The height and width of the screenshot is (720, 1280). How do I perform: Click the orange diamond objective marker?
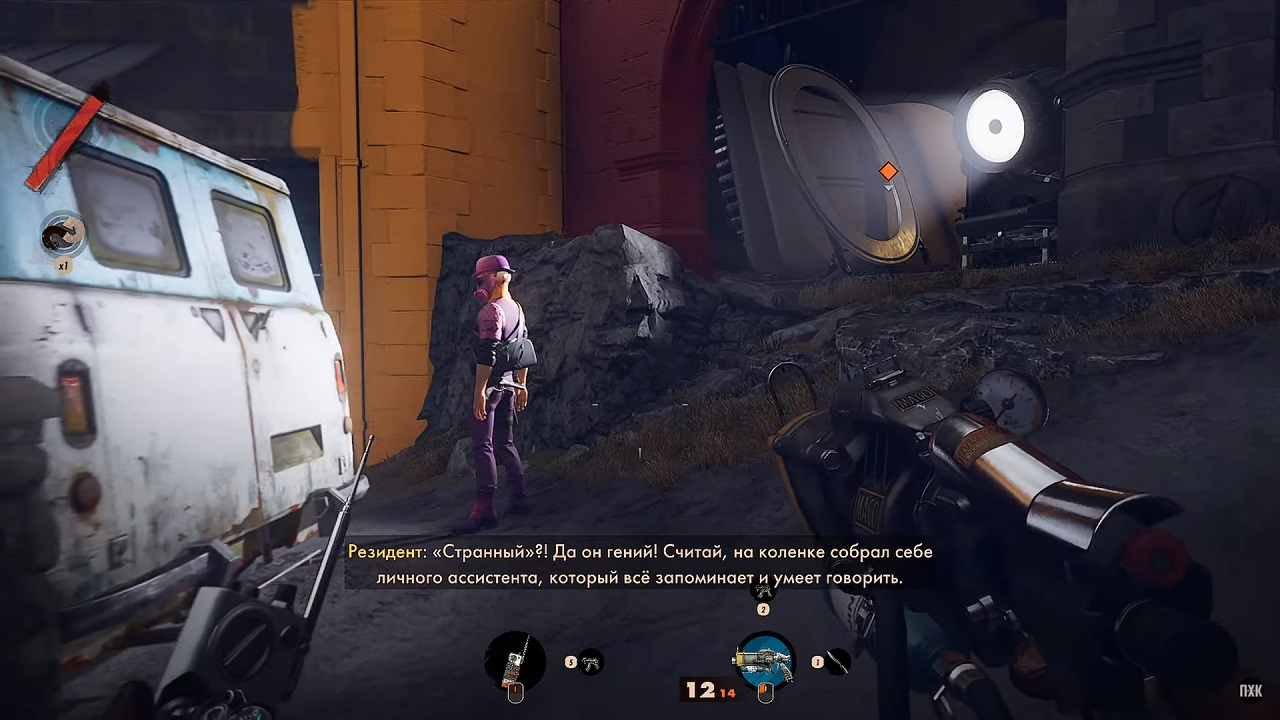coord(888,171)
